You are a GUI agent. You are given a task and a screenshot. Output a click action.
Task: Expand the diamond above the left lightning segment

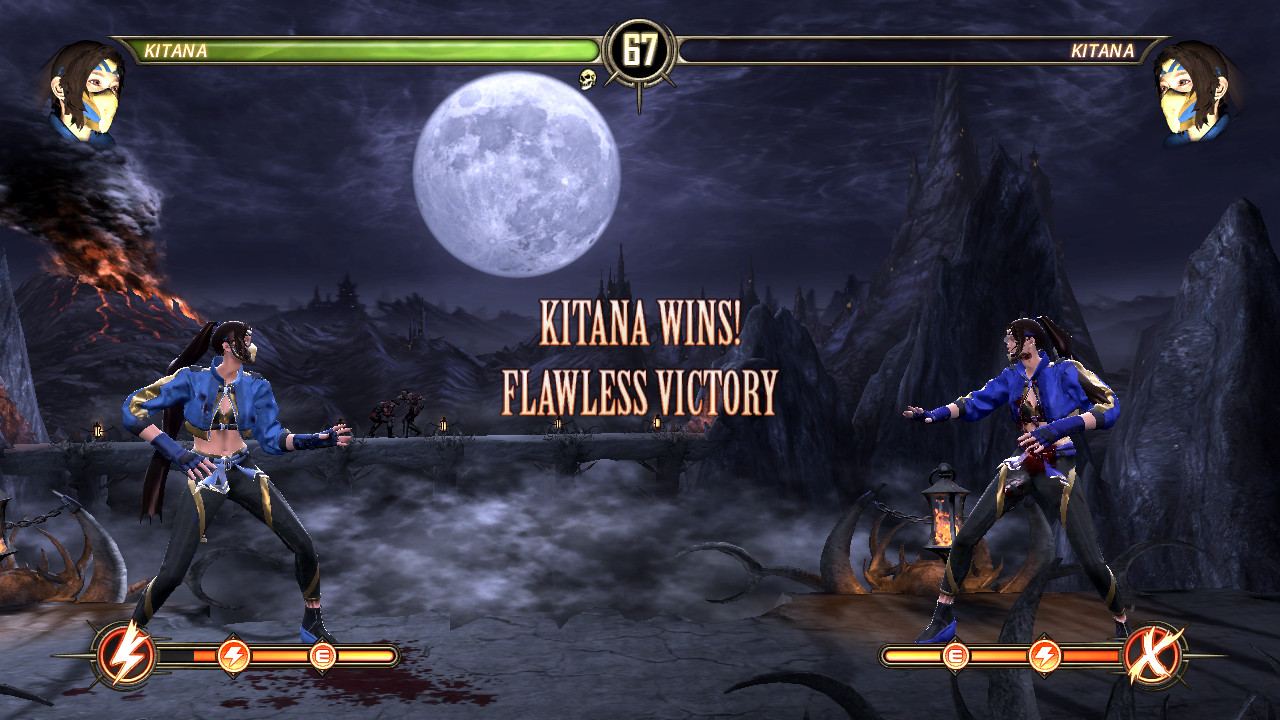coord(233,636)
